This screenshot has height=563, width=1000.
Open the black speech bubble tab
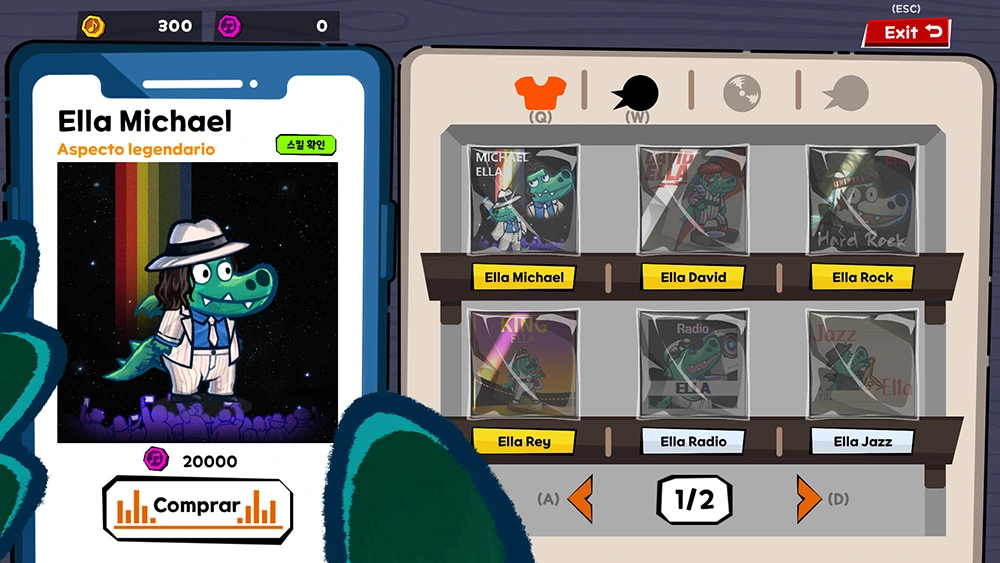pyautogui.click(x=636, y=93)
